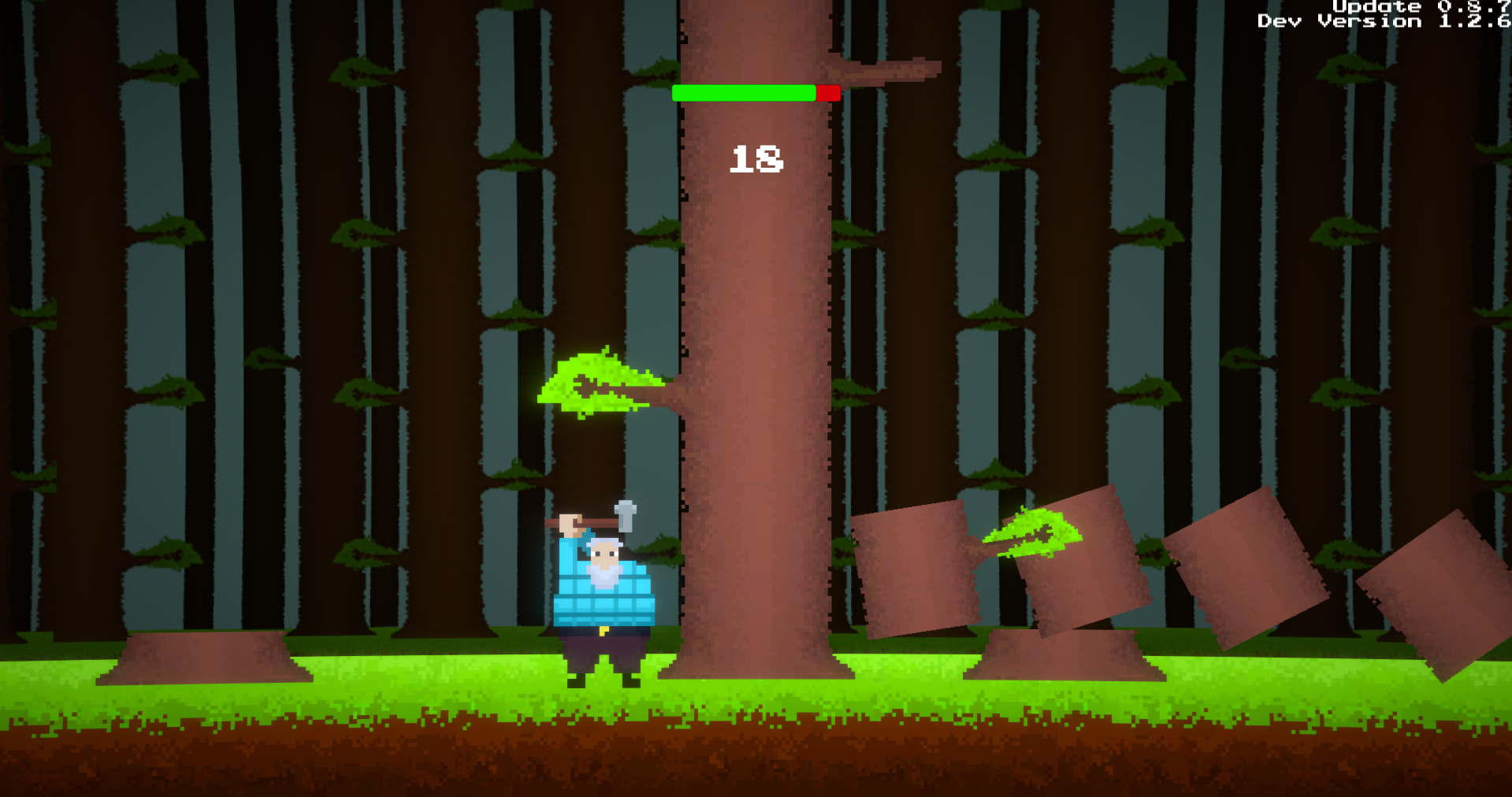Click the red portion of the health bar

pos(826,92)
